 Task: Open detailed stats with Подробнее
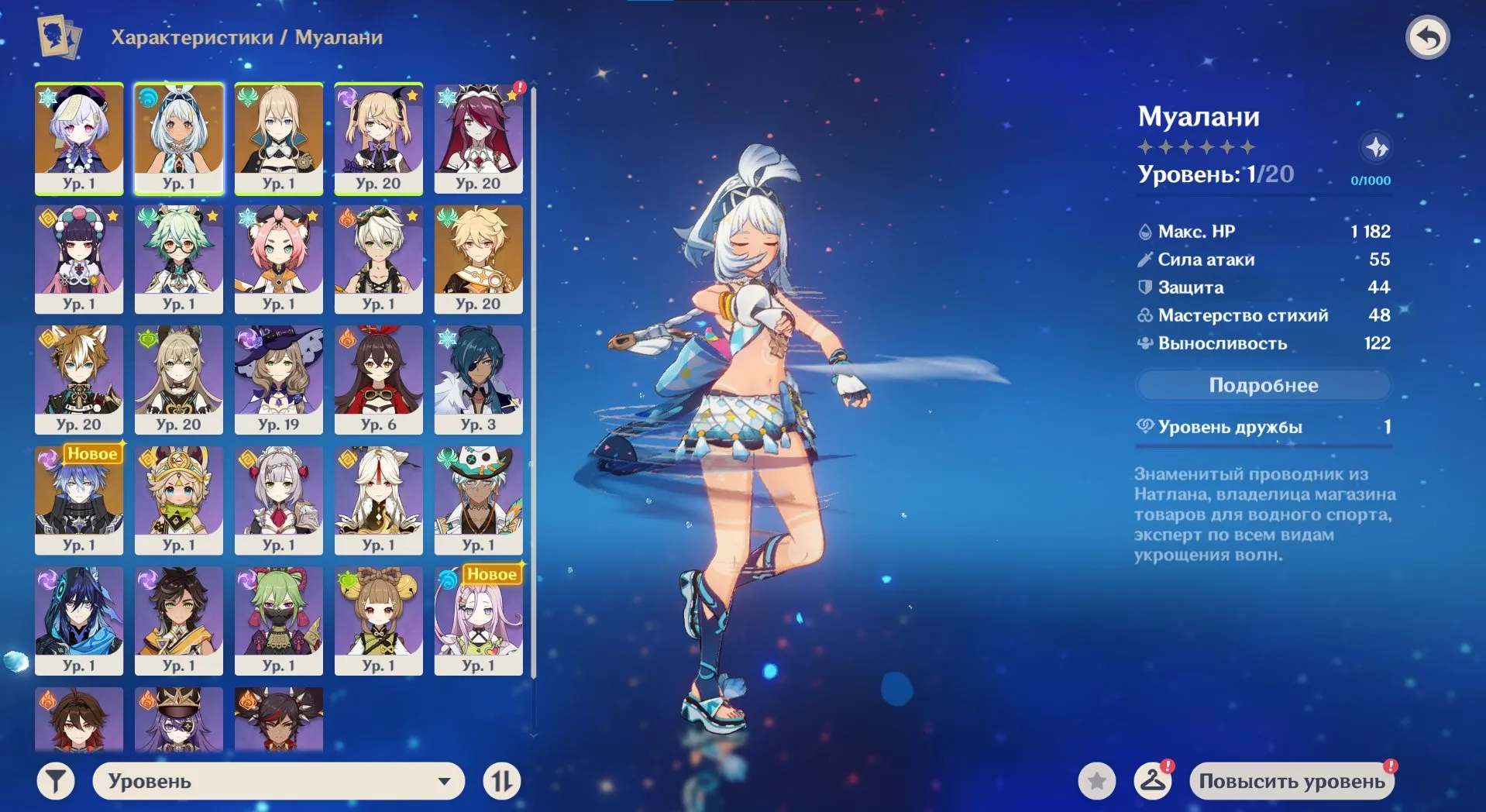1263,385
